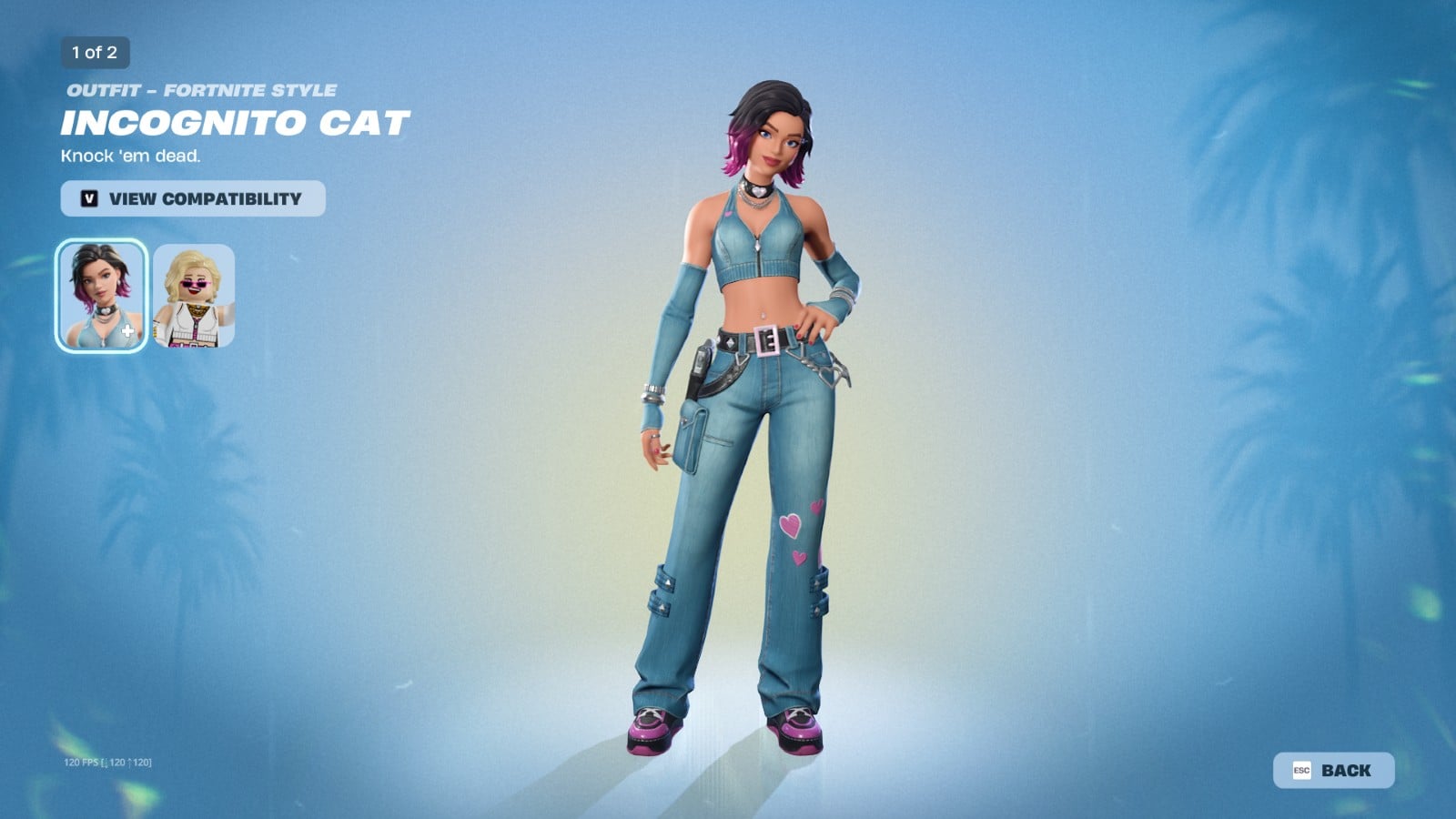
Task: Click the VIEW COMPATIBILITY text label
Action: (206, 198)
